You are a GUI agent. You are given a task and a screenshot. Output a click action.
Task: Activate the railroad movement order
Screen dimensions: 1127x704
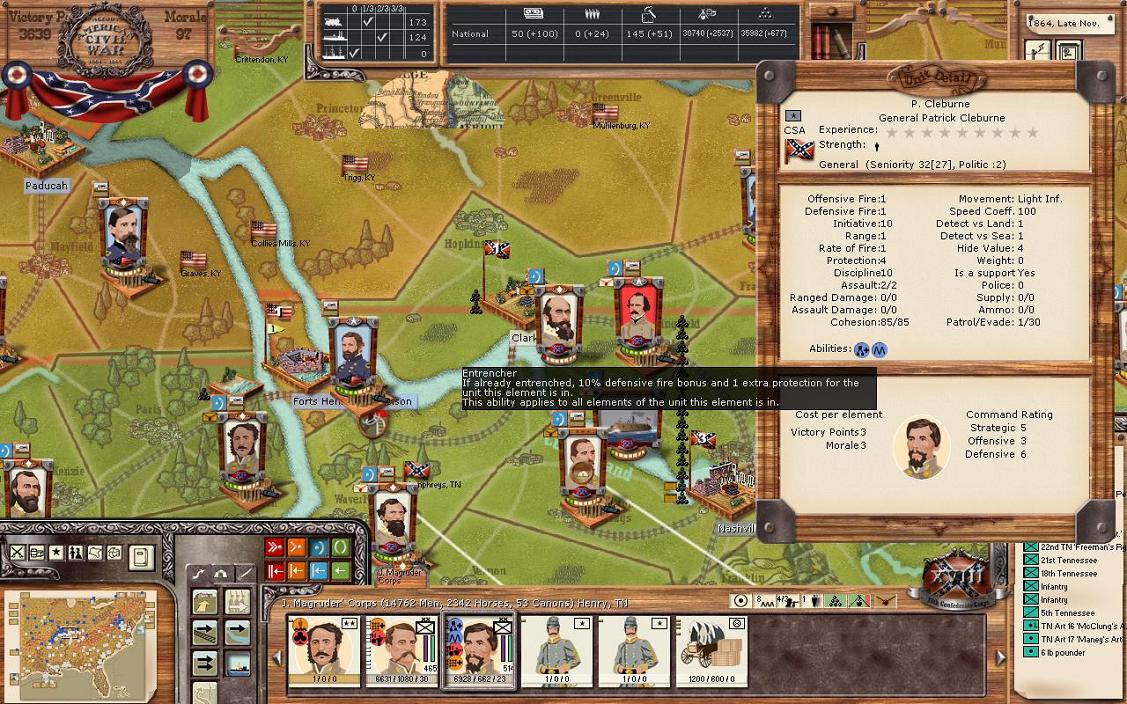pyautogui.click(x=205, y=633)
